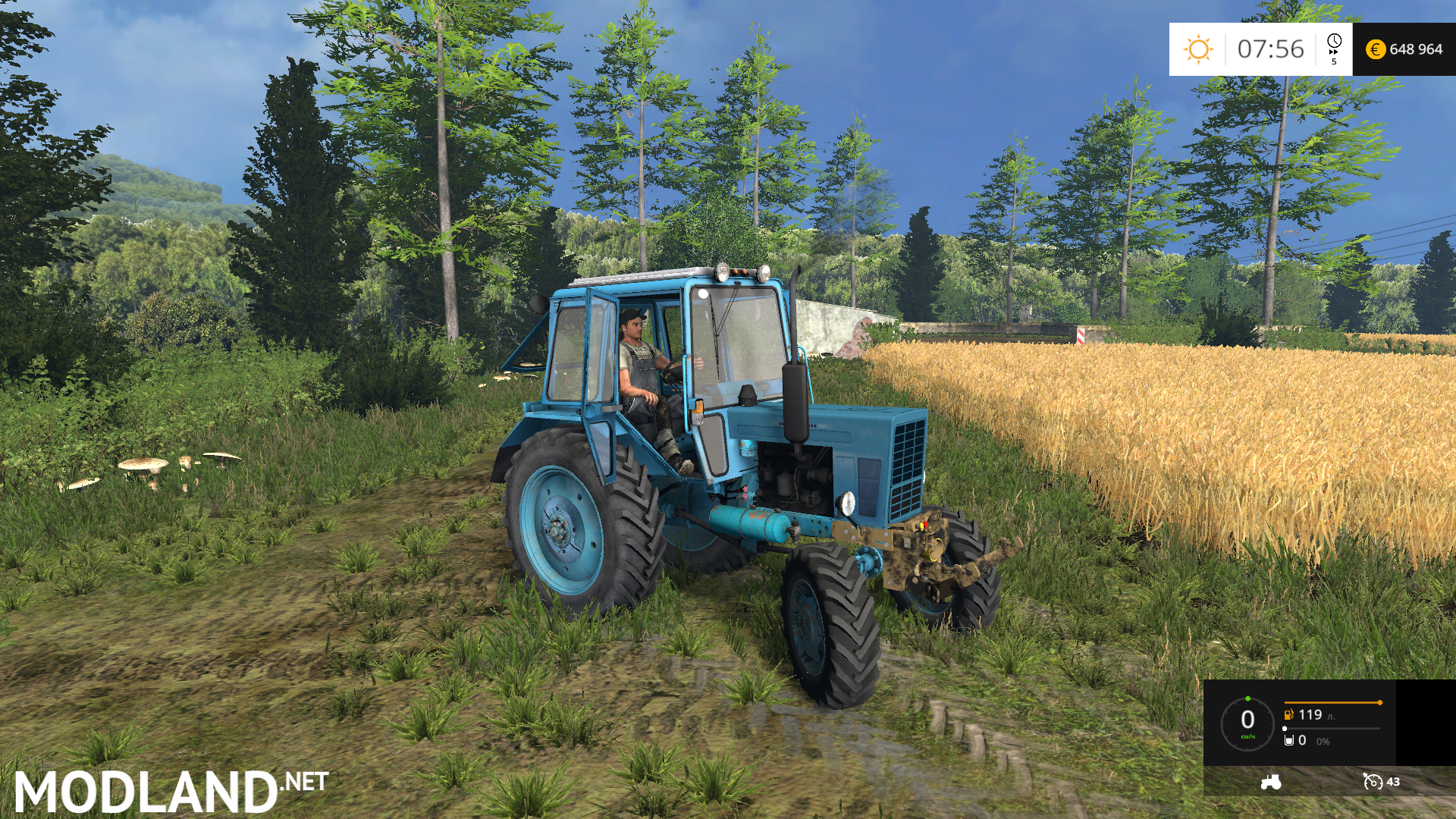Screen dimensions: 1456x819
Task: Click the 07:56 time display
Action: point(1270,49)
